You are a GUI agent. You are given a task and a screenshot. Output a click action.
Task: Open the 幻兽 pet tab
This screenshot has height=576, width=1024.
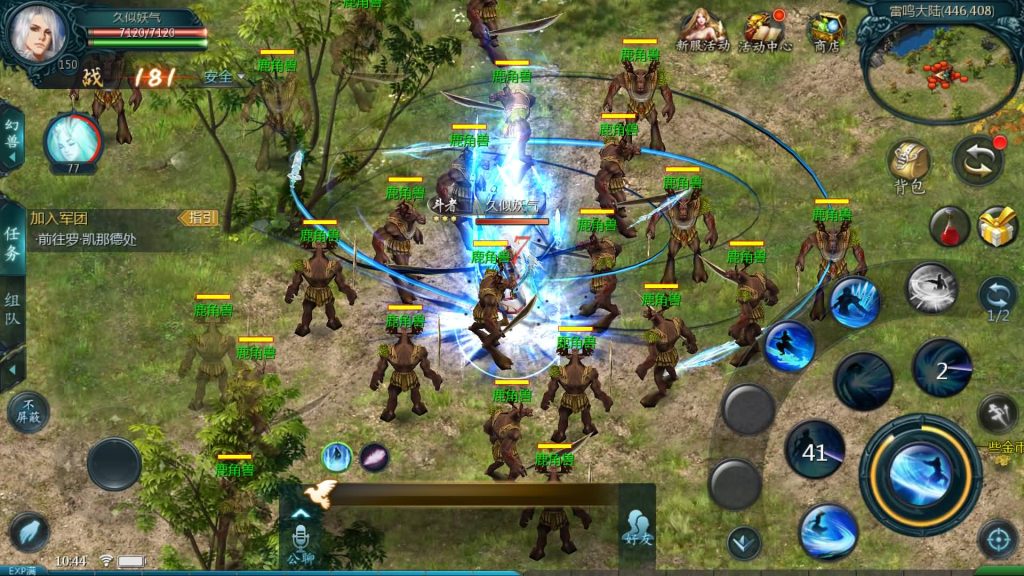pyautogui.click(x=11, y=140)
